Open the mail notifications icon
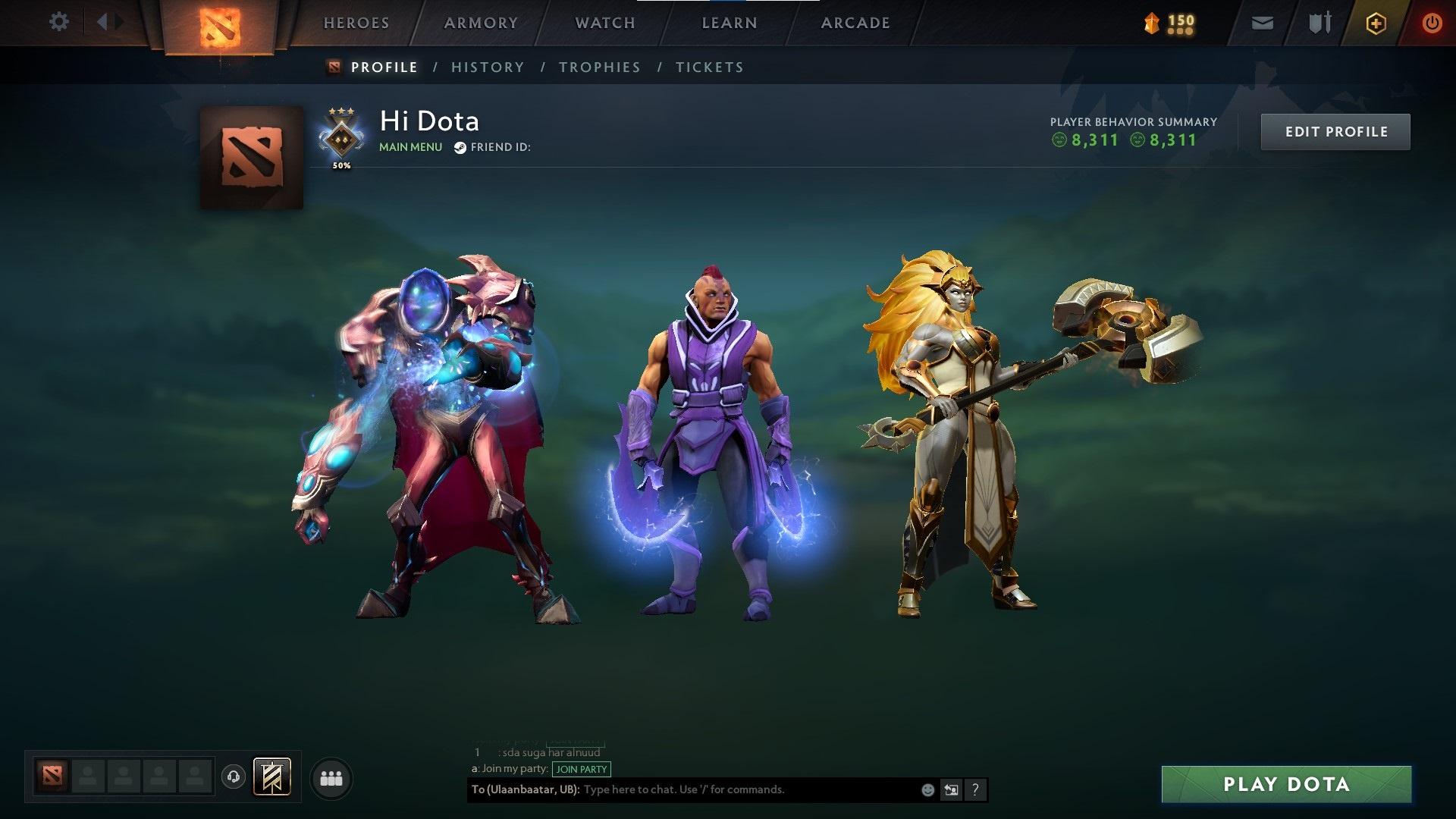 point(1261,22)
